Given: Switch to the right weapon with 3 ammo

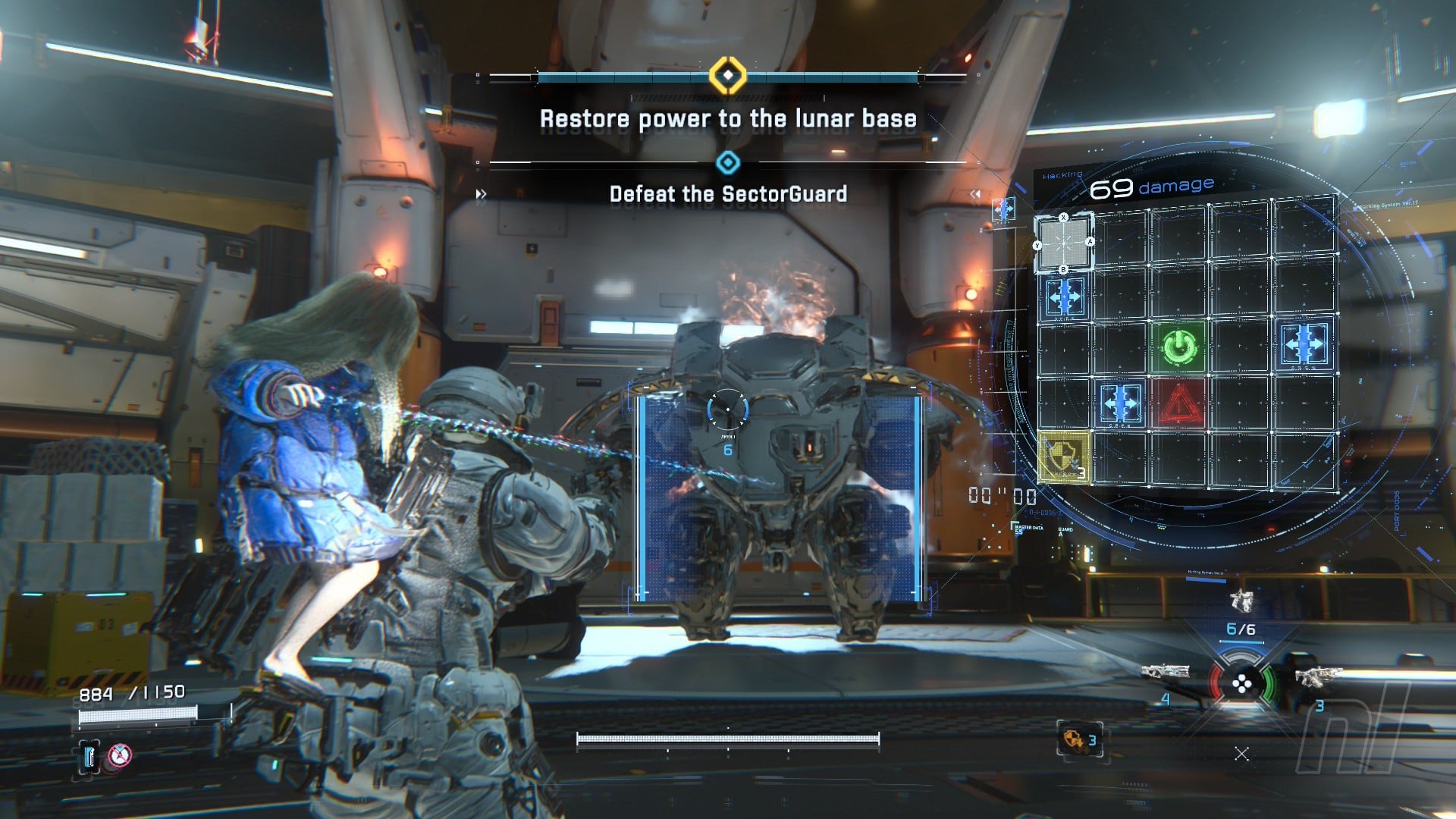Looking at the screenshot, I should tap(1318, 675).
